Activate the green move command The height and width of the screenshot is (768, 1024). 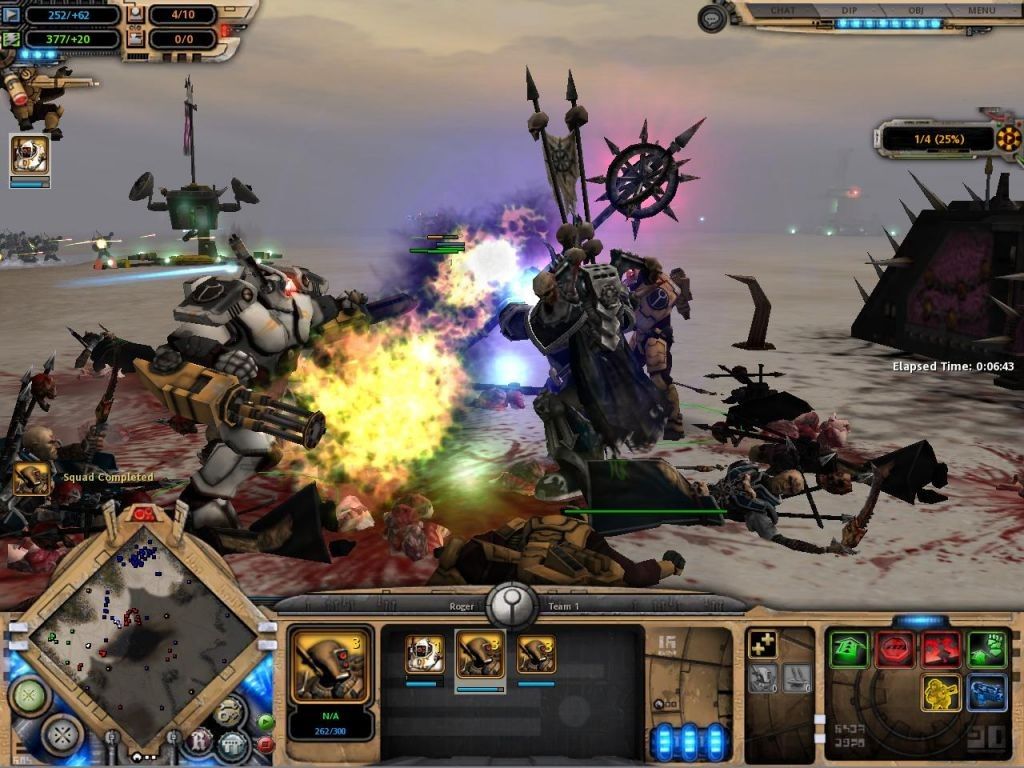[x=849, y=650]
